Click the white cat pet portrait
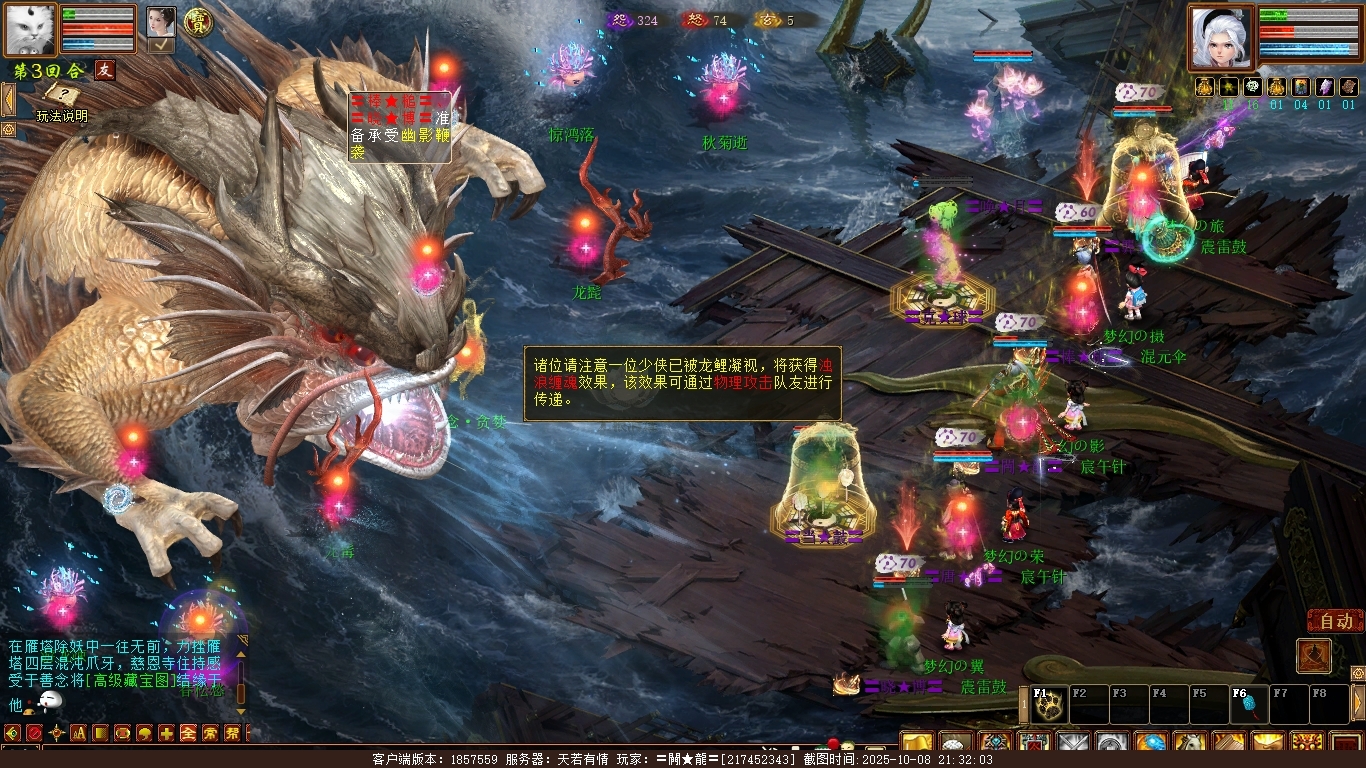 coord(30,29)
